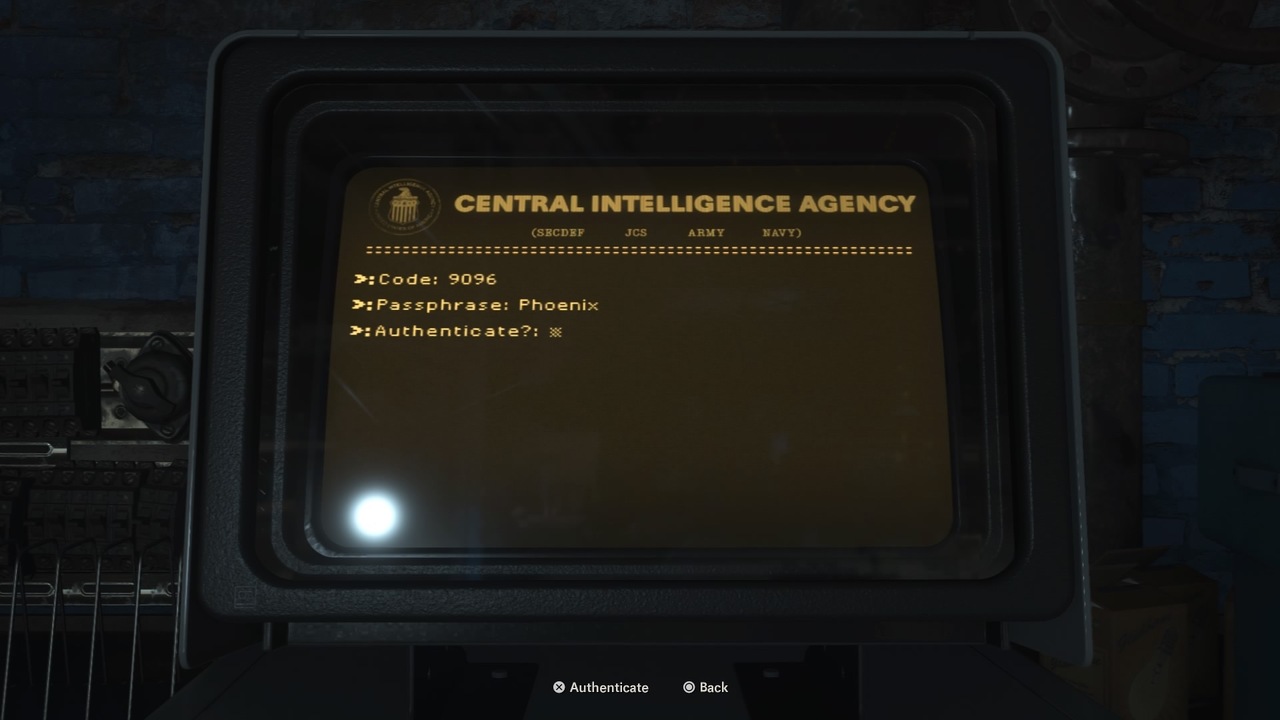The width and height of the screenshot is (1280, 720).
Task: Click the blinking cursor glyph after Authenticate?:
Action: pyautogui.click(x=556, y=330)
